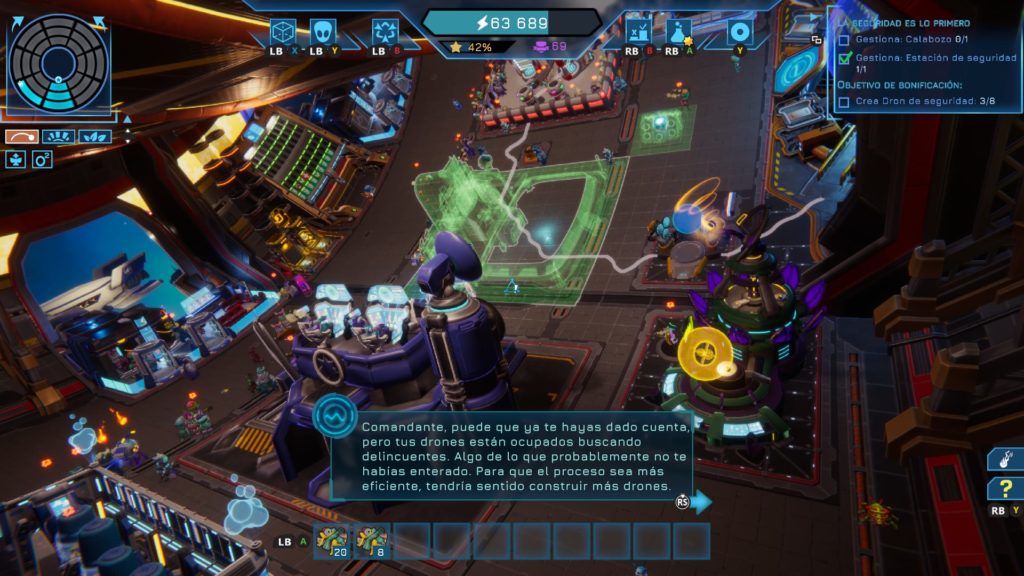Screen dimensions: 1024x576
Task: Click the objectives panel window icon
Action: 816,40
